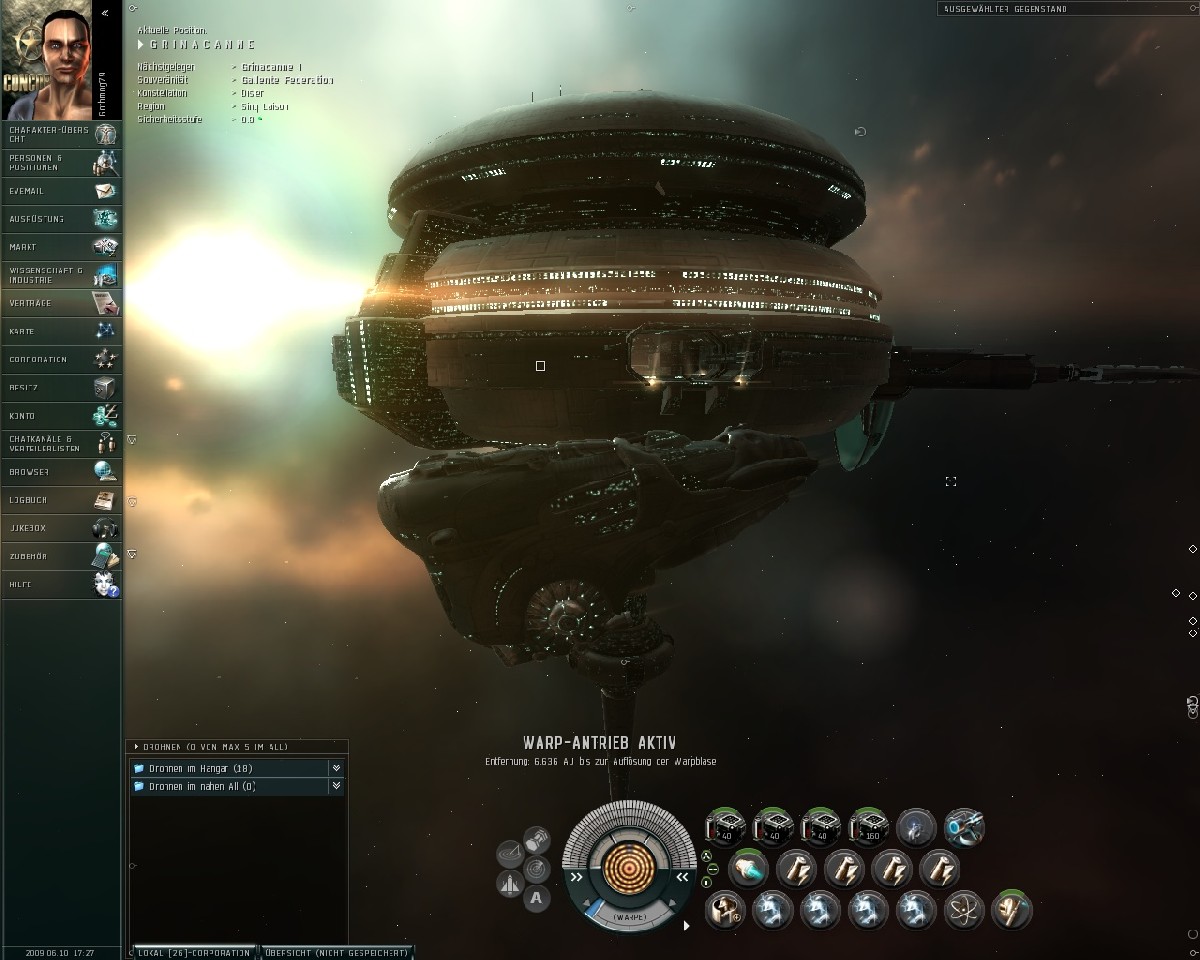The image size is (1200, 960).
Task: Toggle the autopilot A button
Action: [537, 898]
